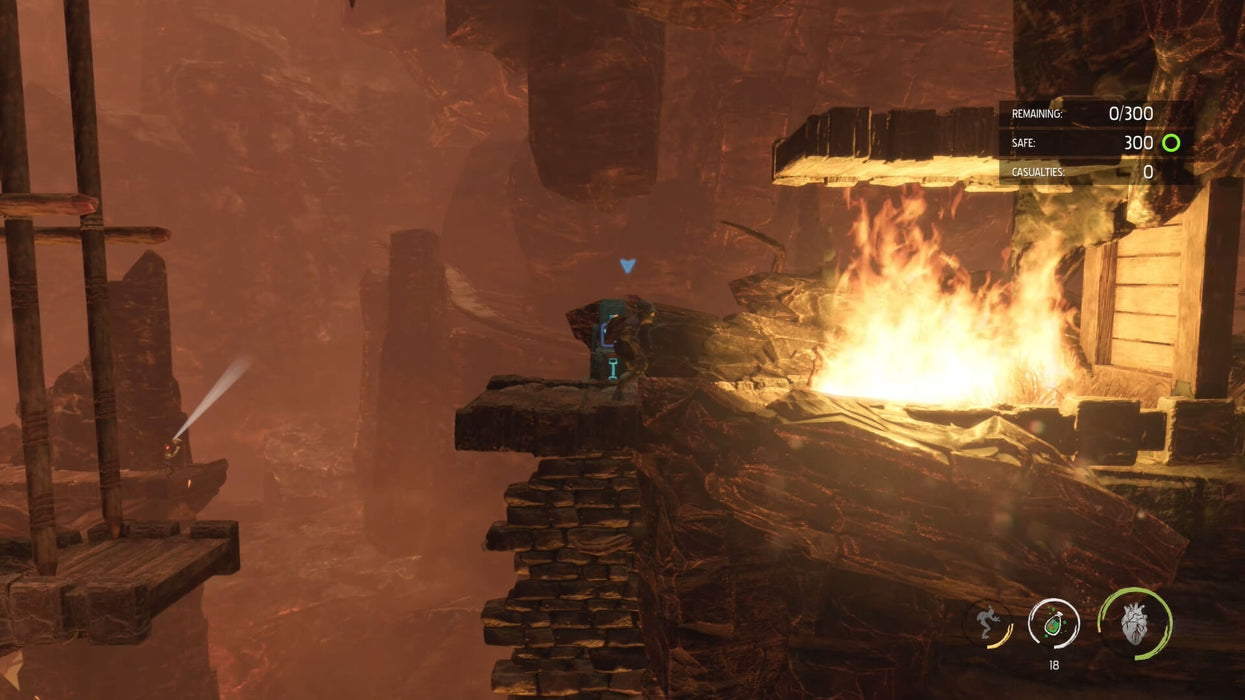Select the green pouch throwable item slot

(x=1053, y=623)
